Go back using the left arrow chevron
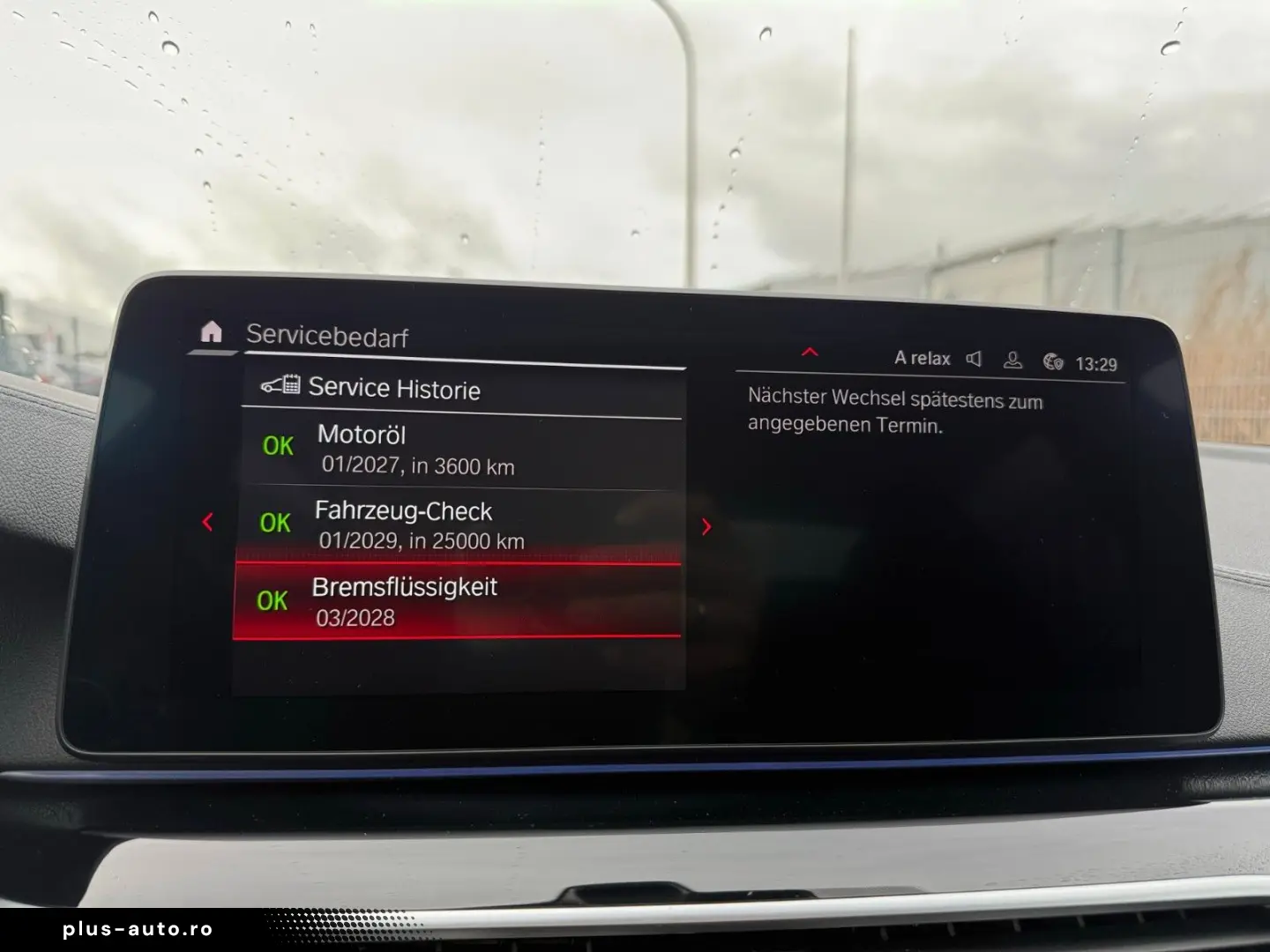The height and width of the screenshot is (952, 1270). (x=207, y=522)
